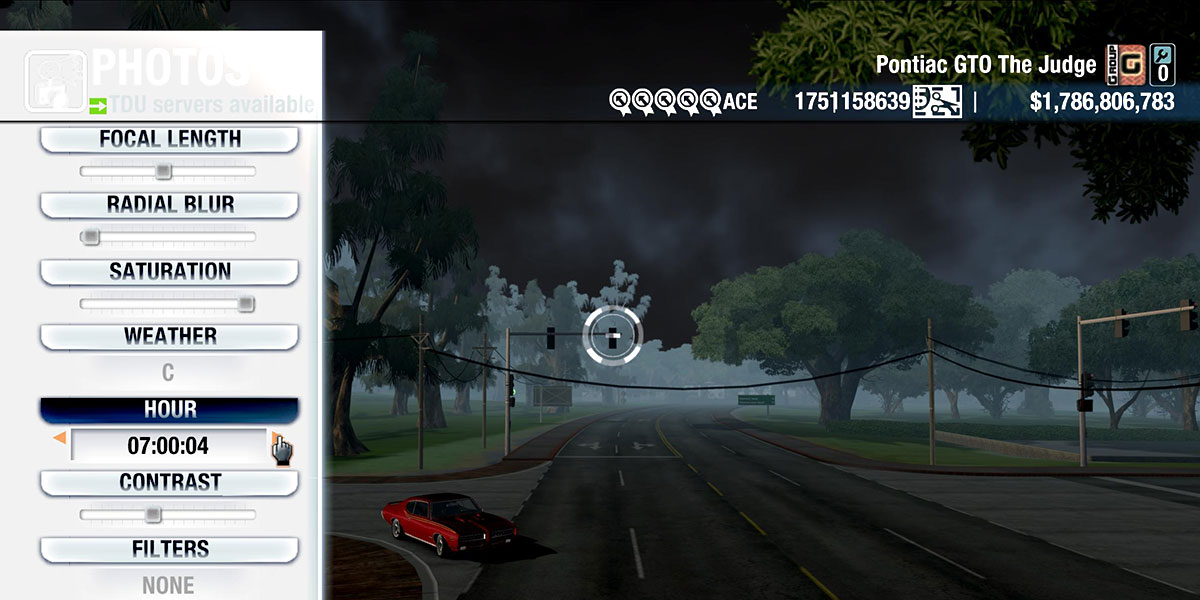
Task: Click the Radial Blur slider handle
Action: (x=90, y=237)
